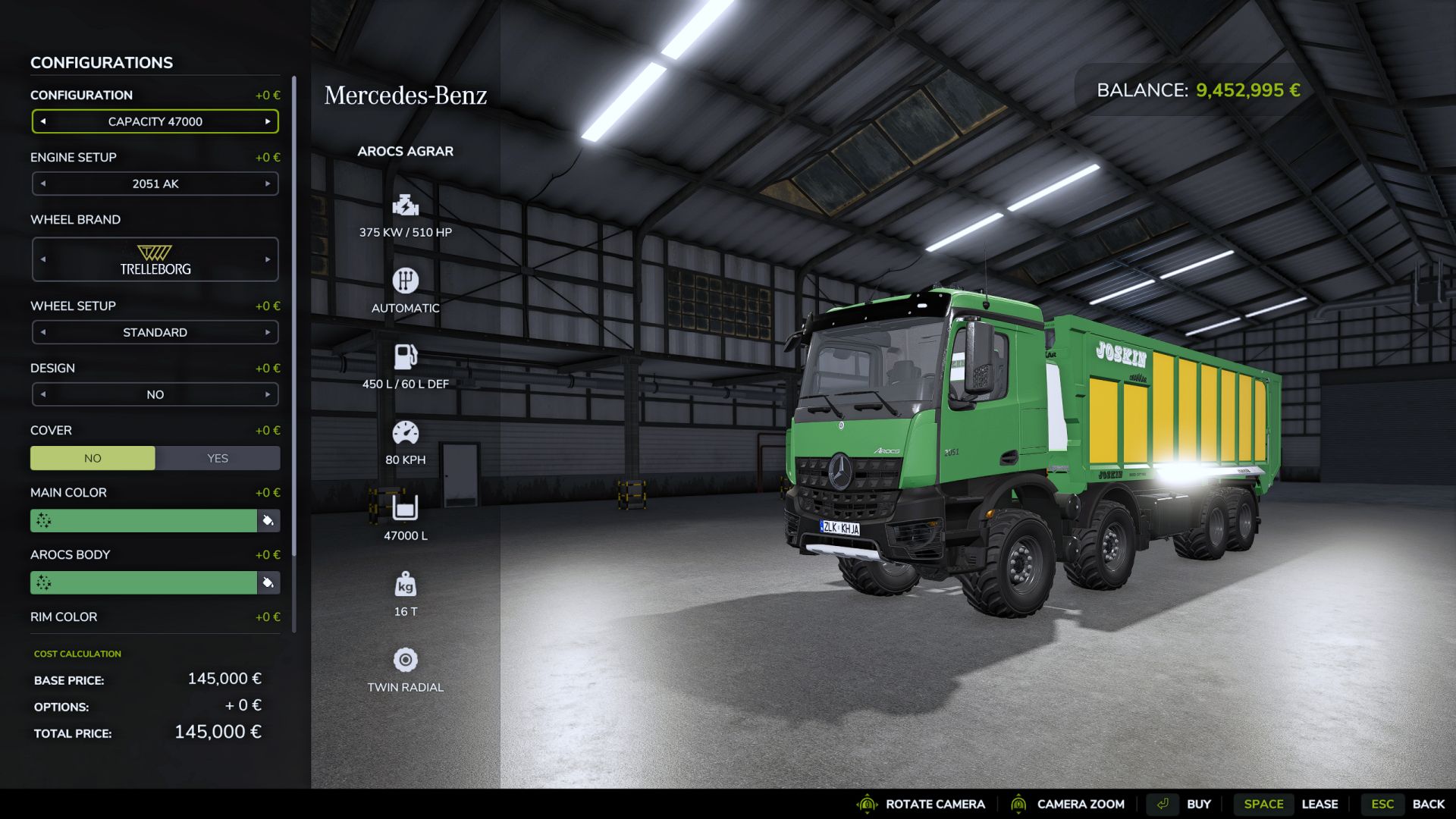Click the fuel capacity icon
Viewport: 1456px width, 819px height.
click(406, 355)
